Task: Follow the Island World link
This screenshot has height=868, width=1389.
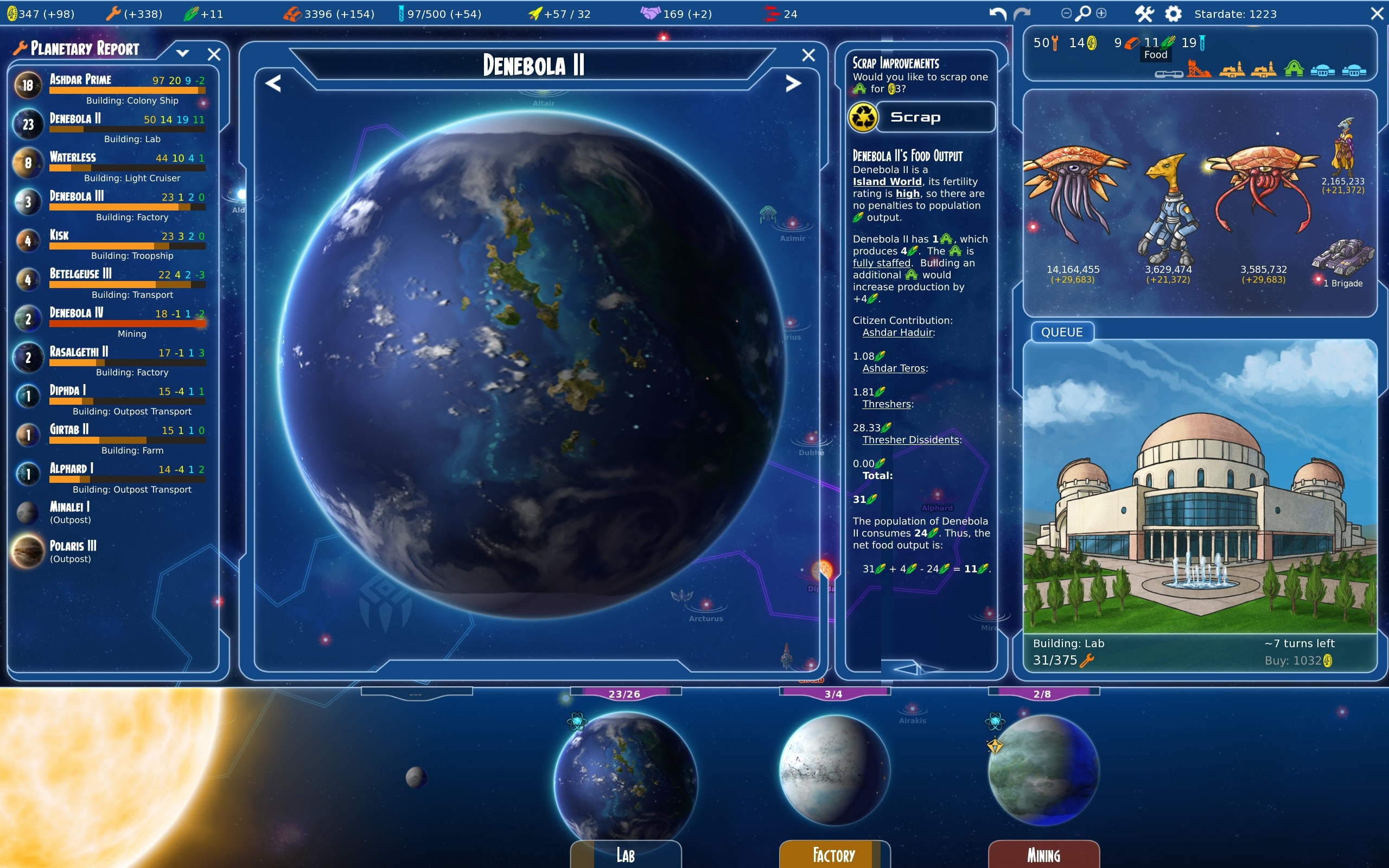Action: (x=887, y=182)
